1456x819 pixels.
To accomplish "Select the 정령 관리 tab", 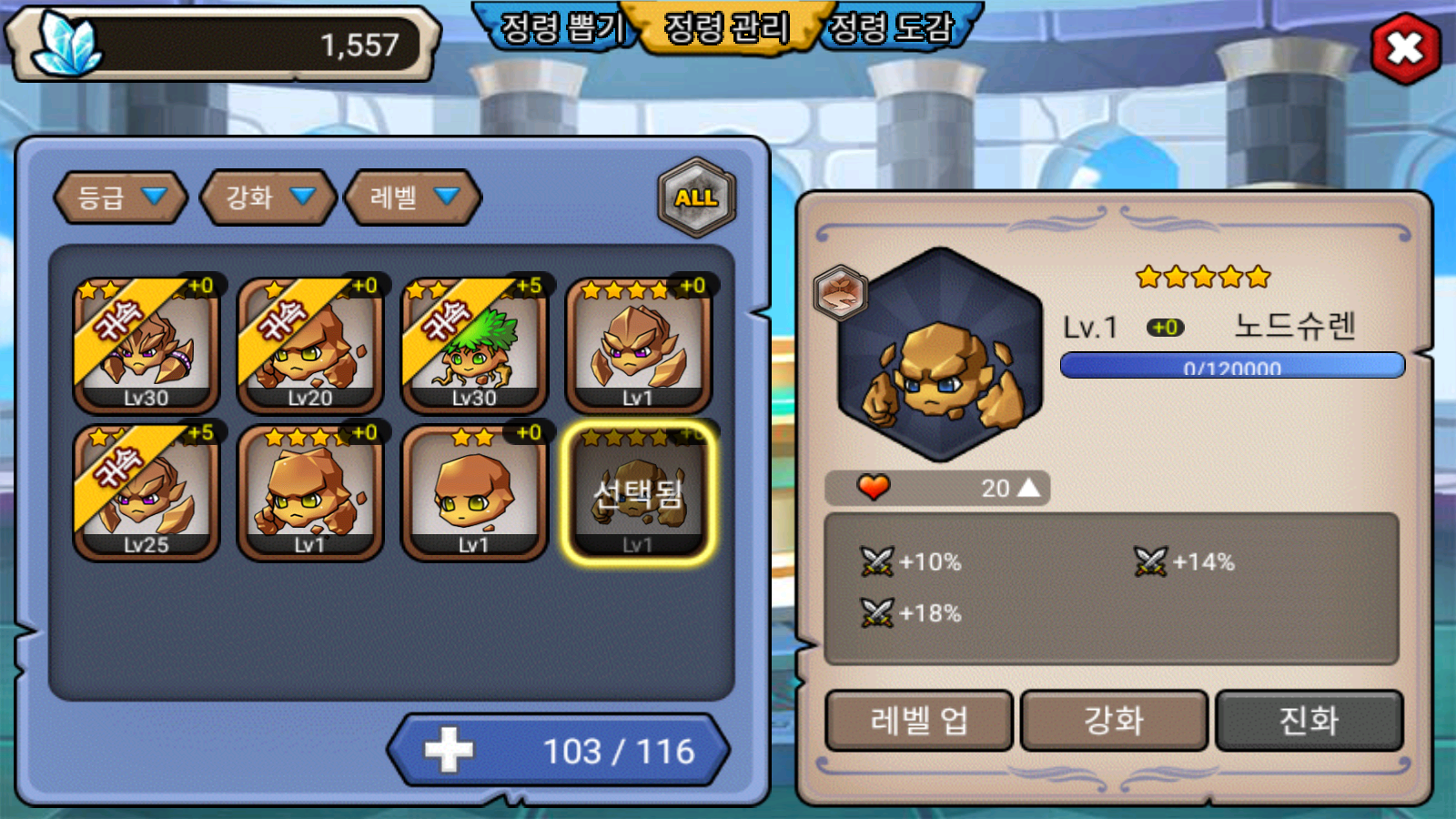I will [x=726, y=27].
